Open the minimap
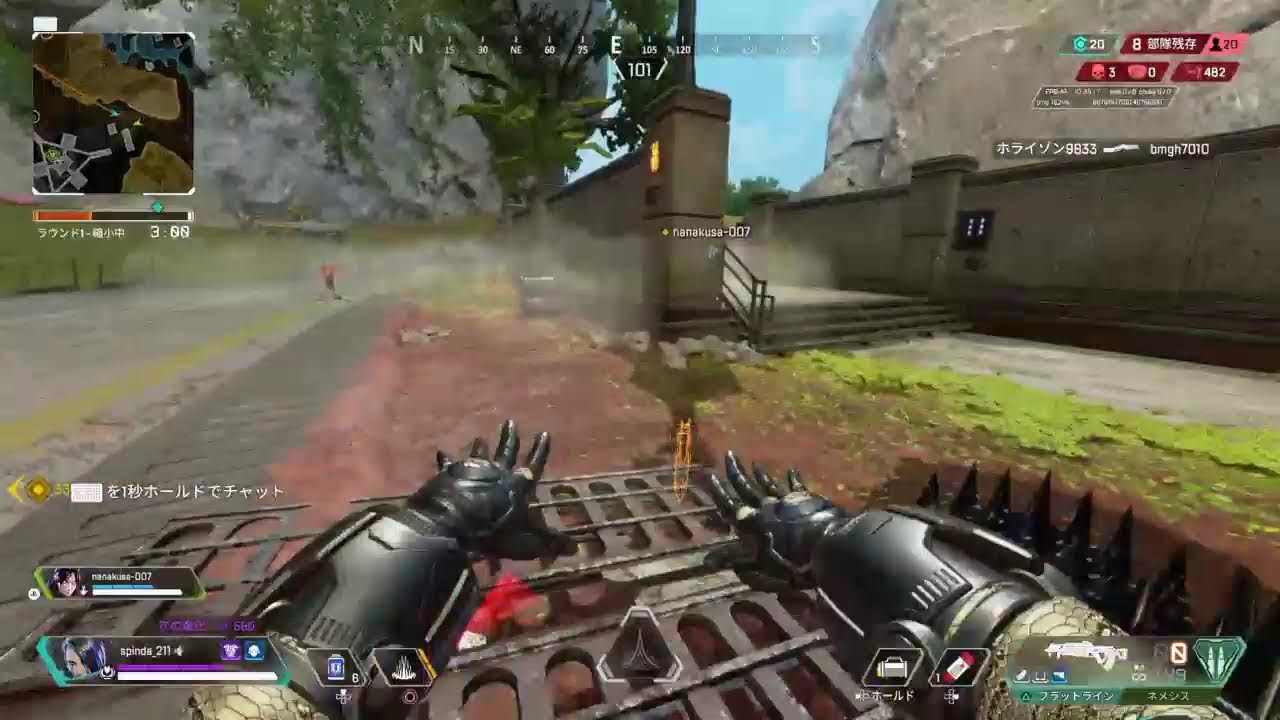Screen dimensions: 1280x720 pyautogui.click(x=113, y=113)
